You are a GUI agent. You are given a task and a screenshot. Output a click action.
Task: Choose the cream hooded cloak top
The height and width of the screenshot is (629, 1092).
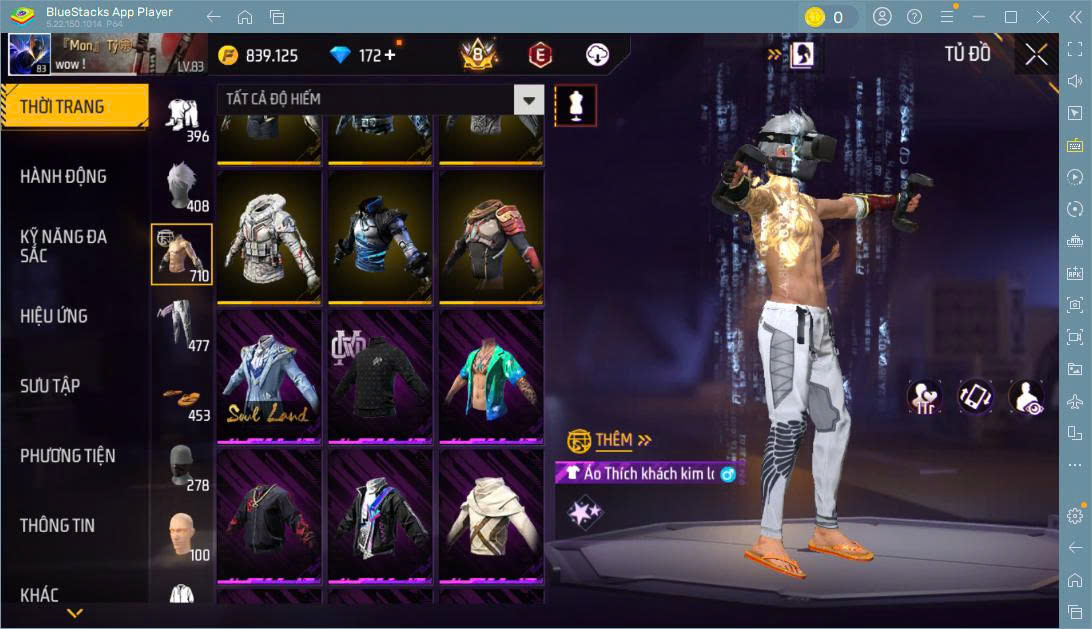point(491,515)
